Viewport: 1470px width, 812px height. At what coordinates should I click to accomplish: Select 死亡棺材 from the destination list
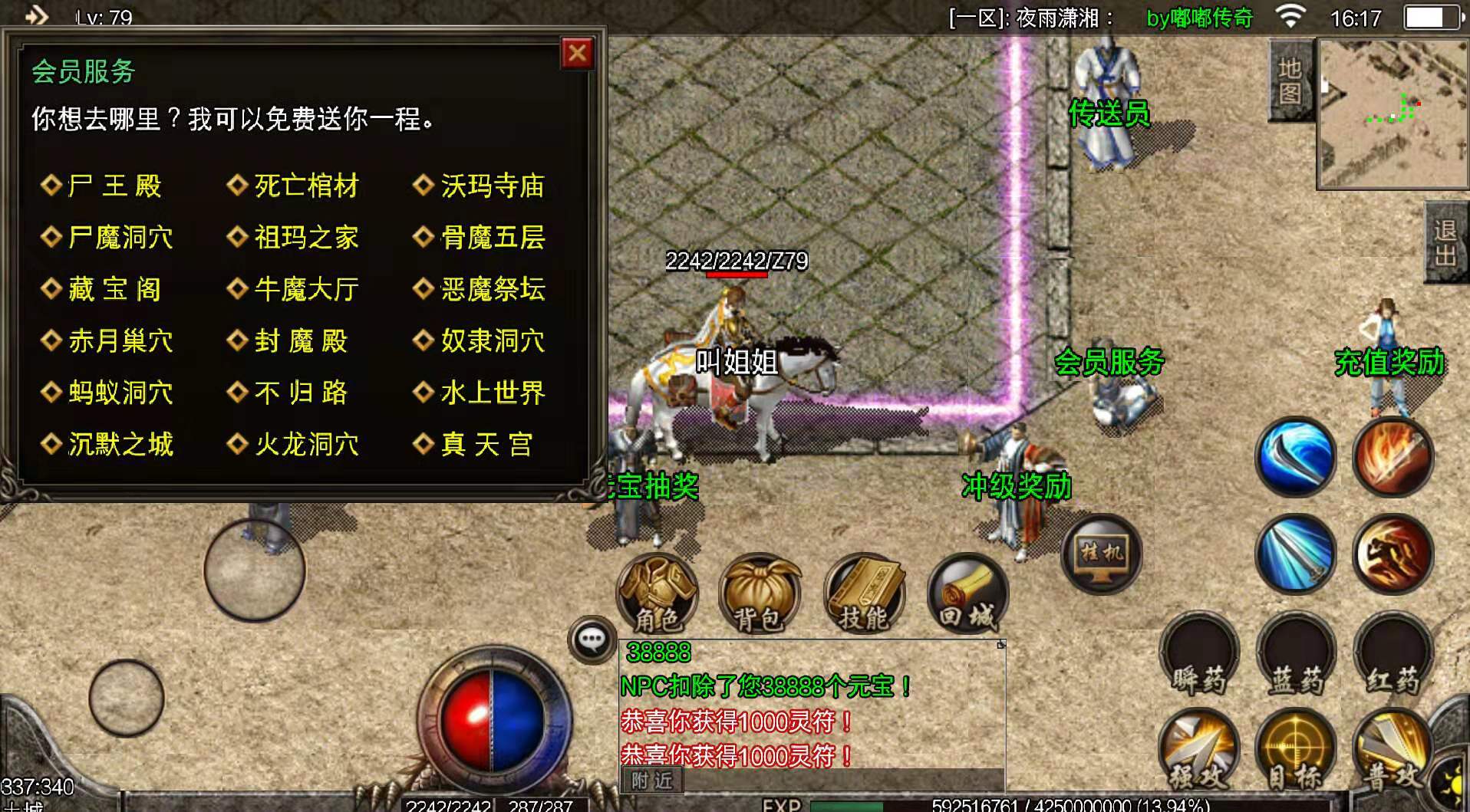tap(305, 186)
